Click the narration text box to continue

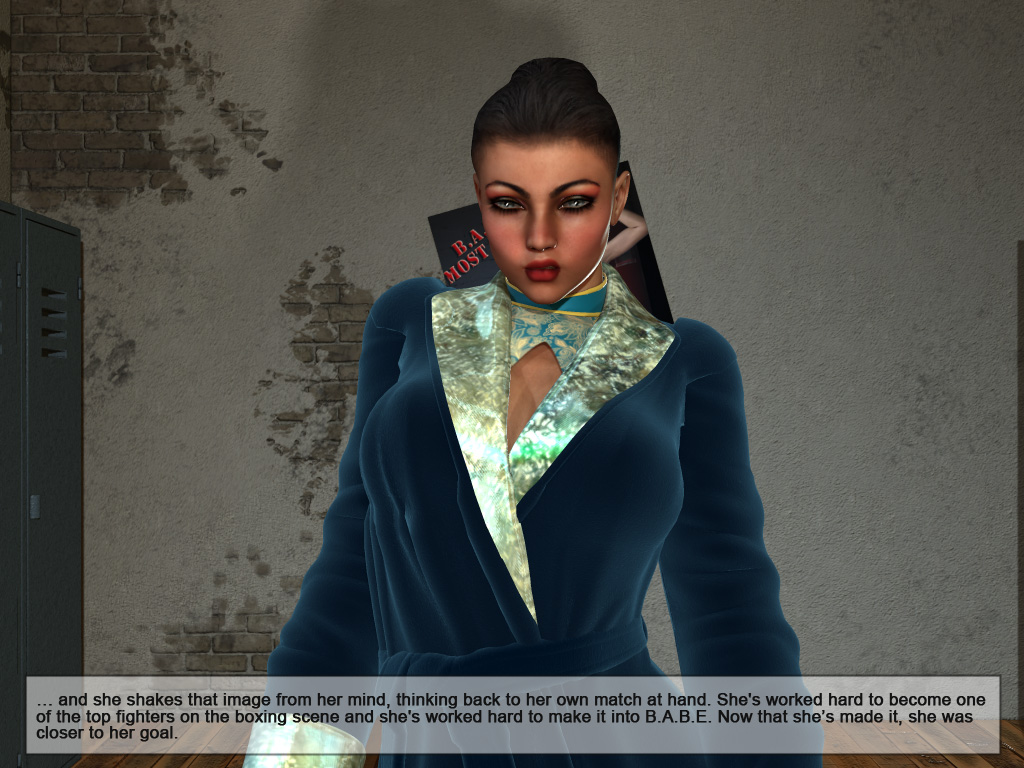coord(512,715)
